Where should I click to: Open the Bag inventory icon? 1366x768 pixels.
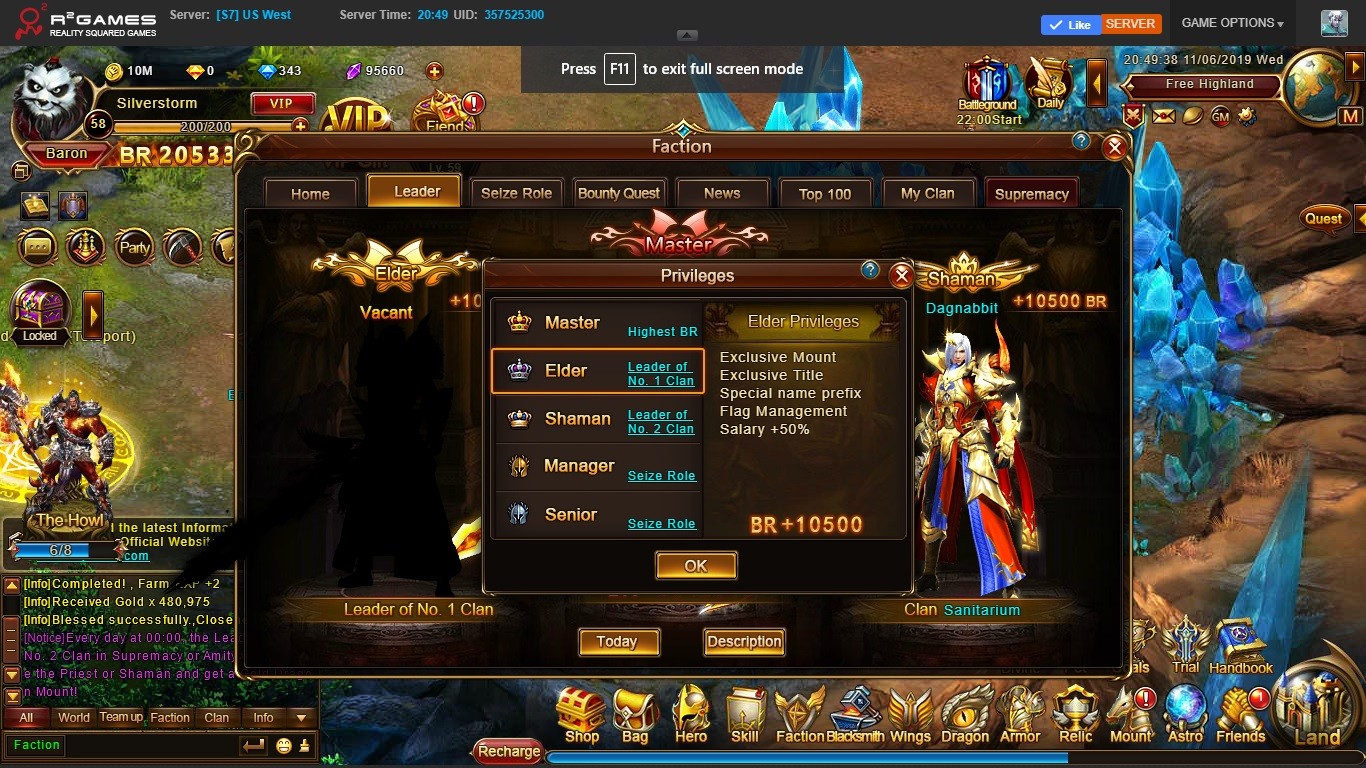[x=635, y=716]
